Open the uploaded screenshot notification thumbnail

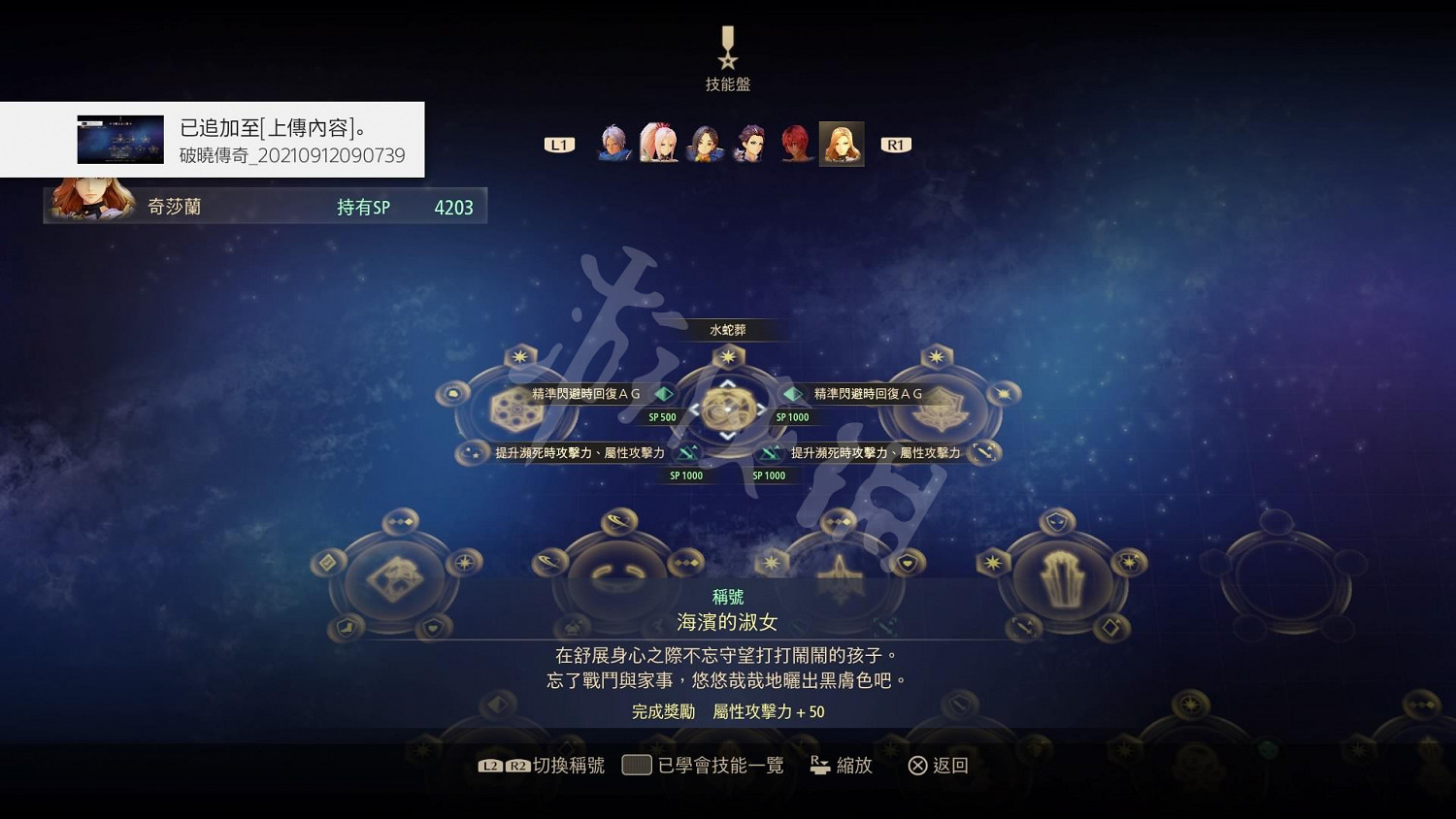coord(119,140)
